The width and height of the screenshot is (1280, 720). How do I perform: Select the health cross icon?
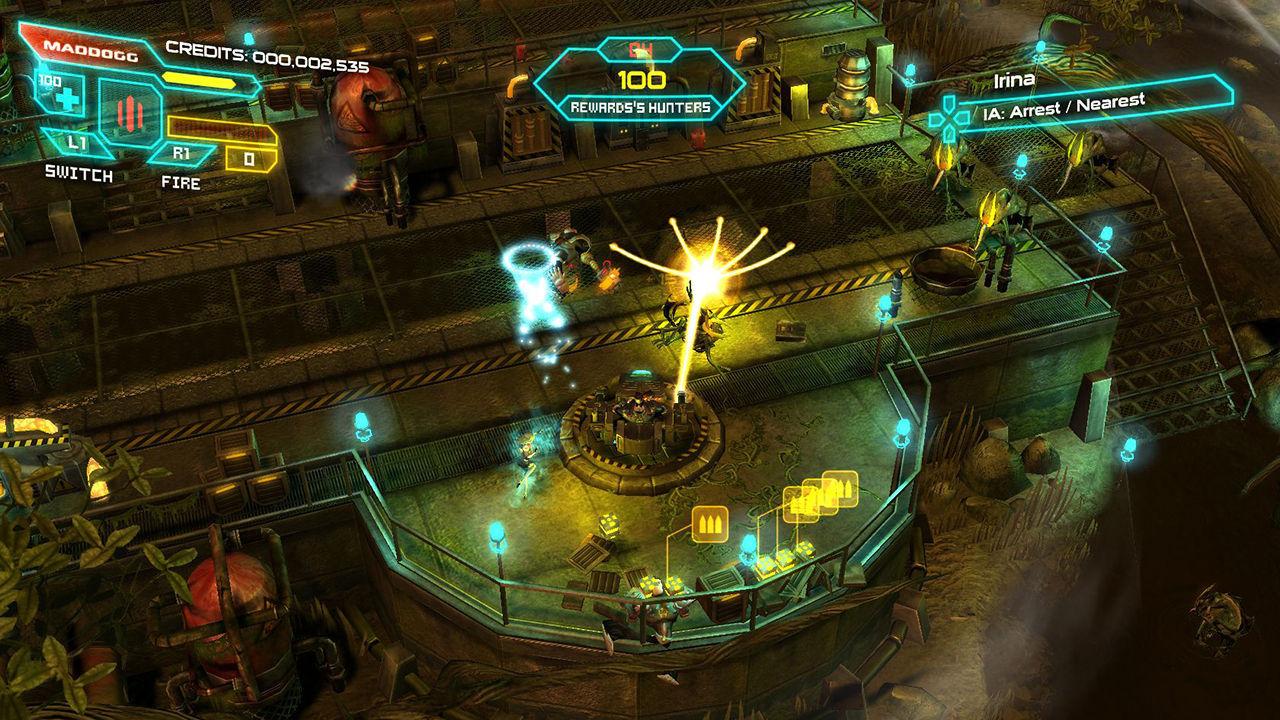66,100
